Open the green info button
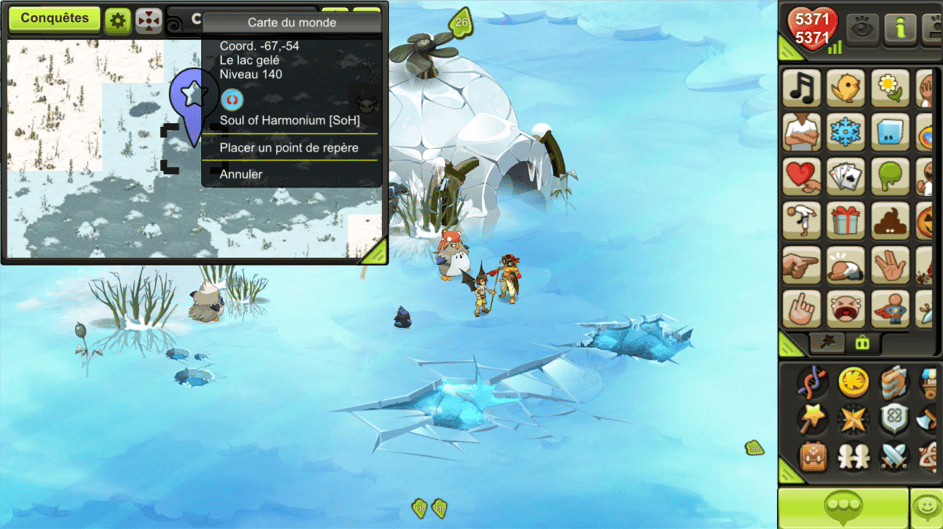943x529 pixels. tap(900, 29)
